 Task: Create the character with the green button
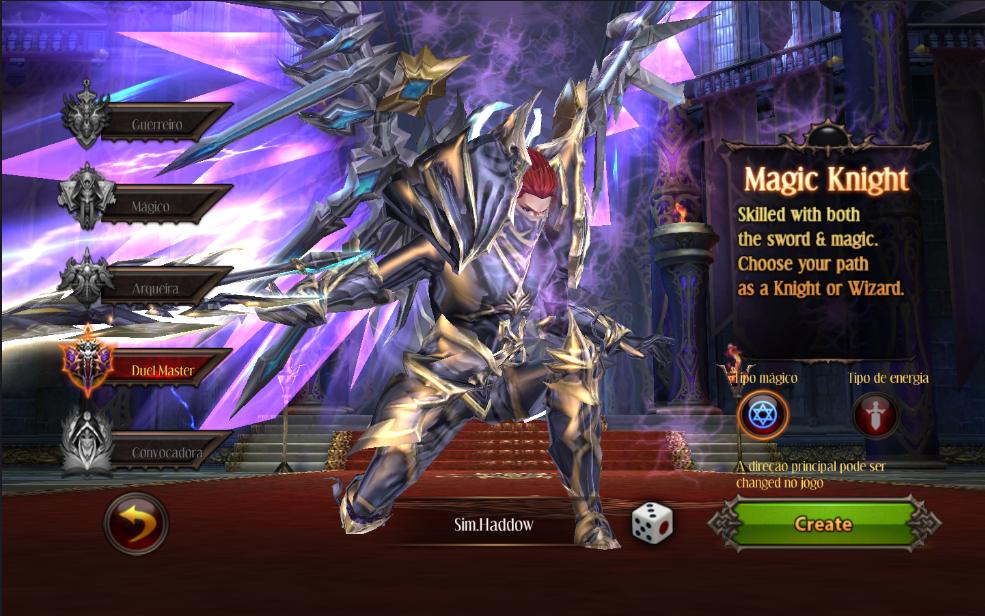pos(823,524)
